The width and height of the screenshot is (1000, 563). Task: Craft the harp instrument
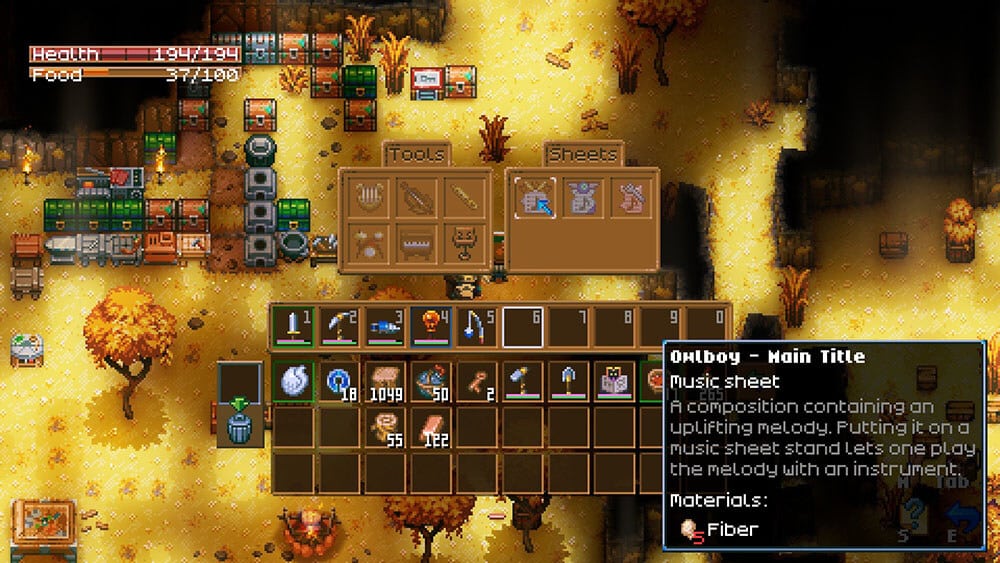pyautogui.click(x=368, y=197)
